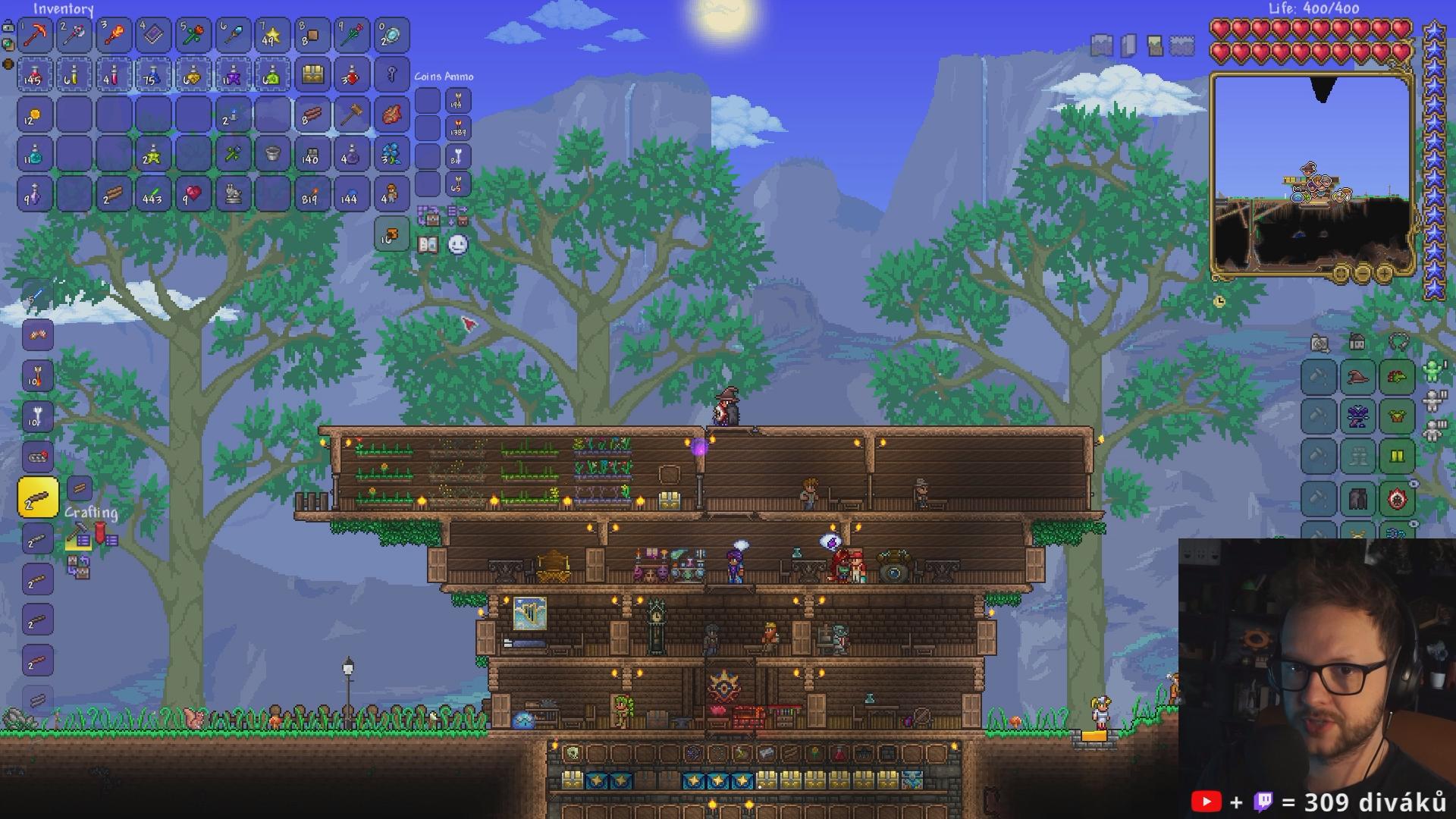
Task: Pick up the golden chest item
Action: coord(312,75)
